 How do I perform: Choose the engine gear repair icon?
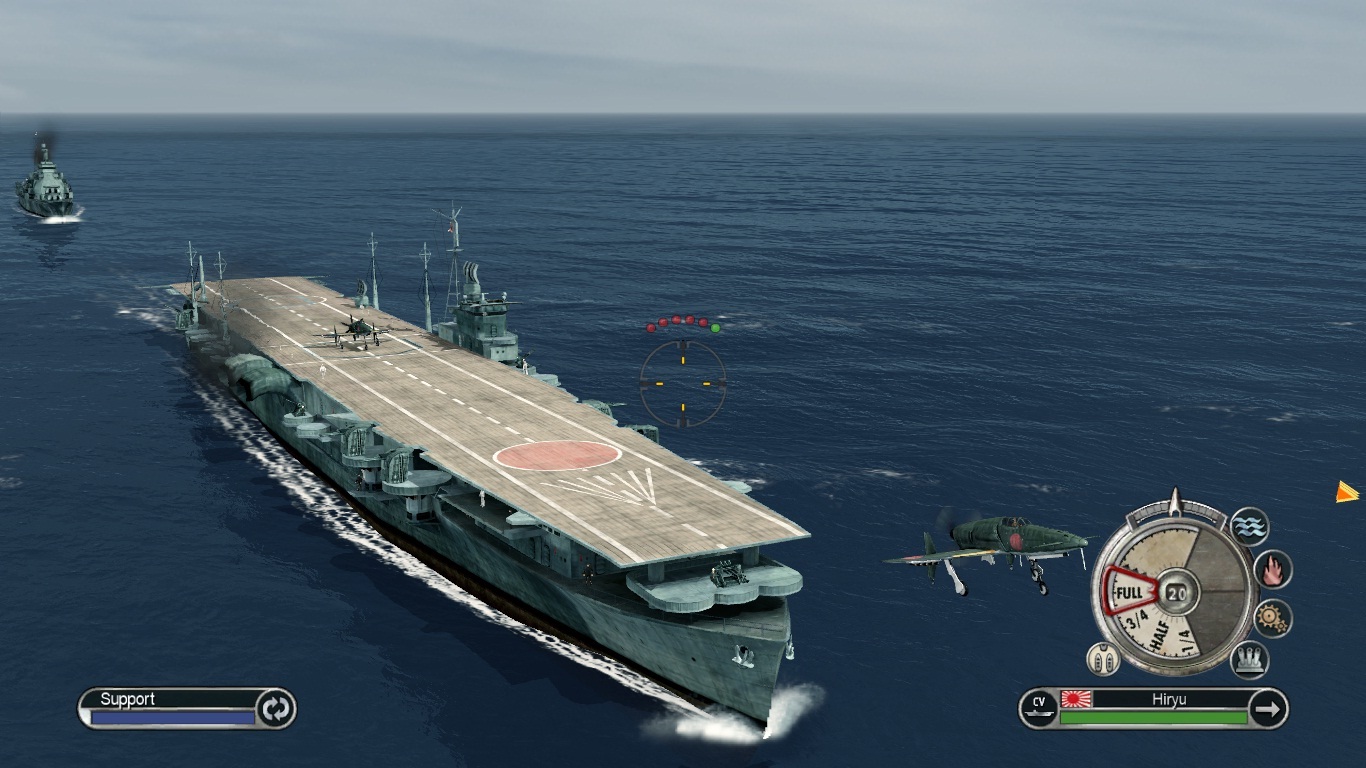click(1273, 618)
